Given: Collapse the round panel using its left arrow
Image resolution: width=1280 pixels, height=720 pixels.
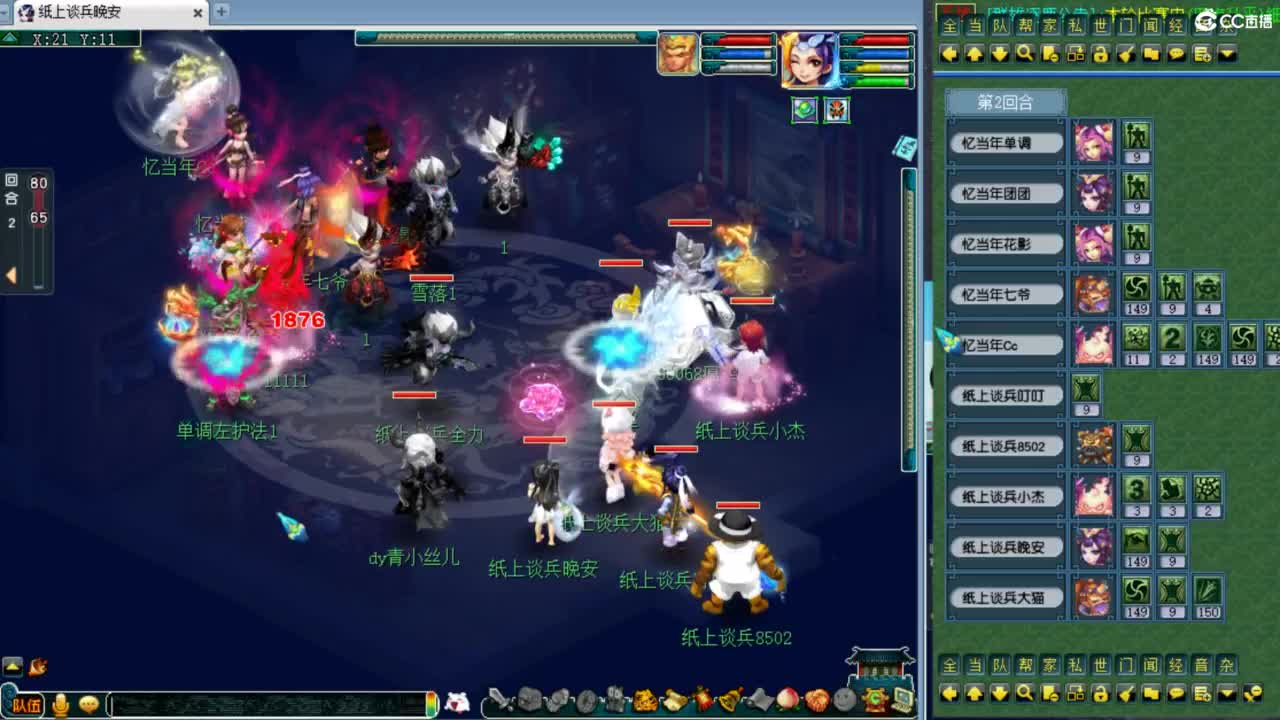Looking at the screenshot, I should 10,273.
